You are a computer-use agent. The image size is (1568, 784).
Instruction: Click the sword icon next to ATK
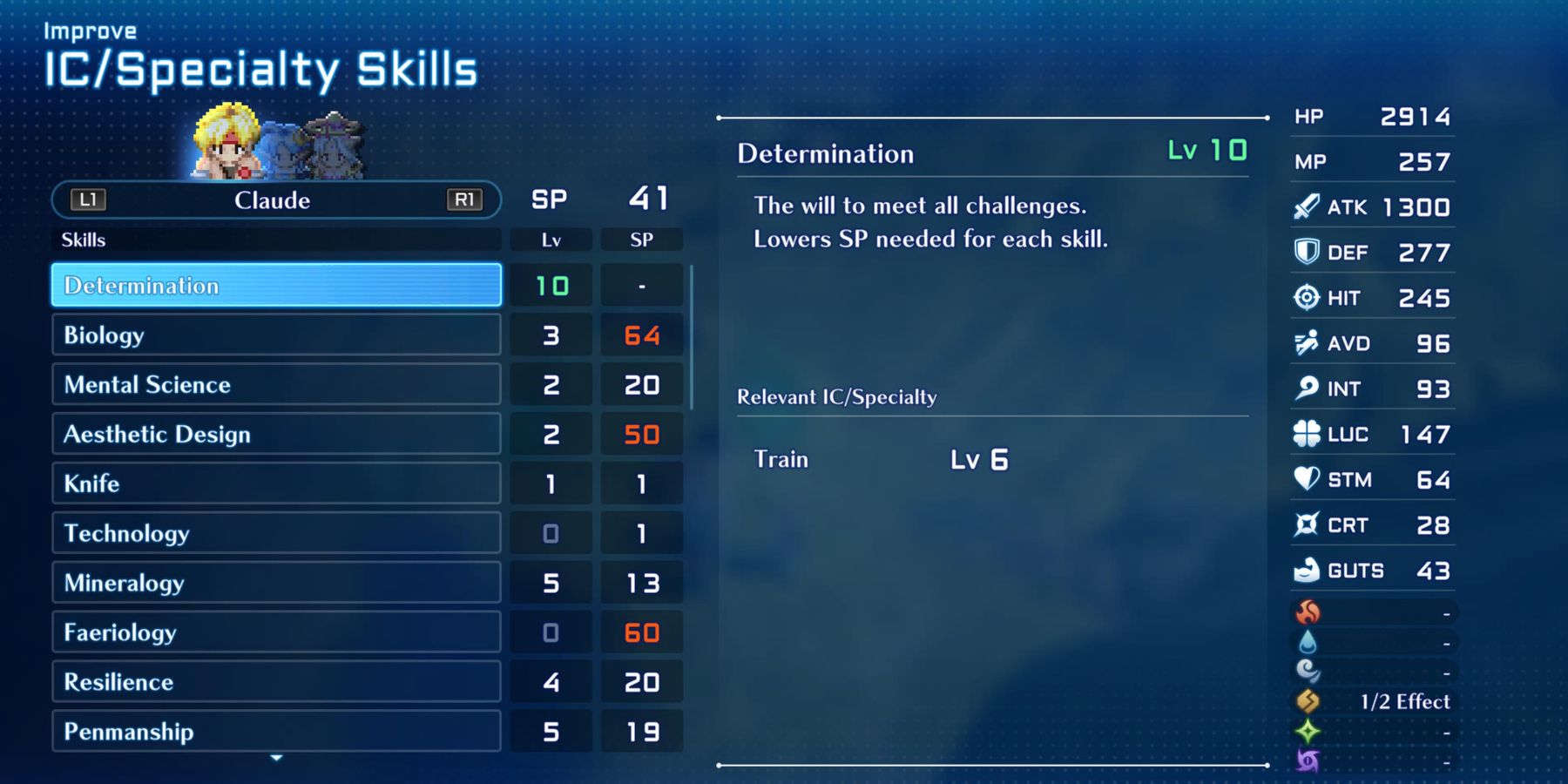click(1305, 206)
